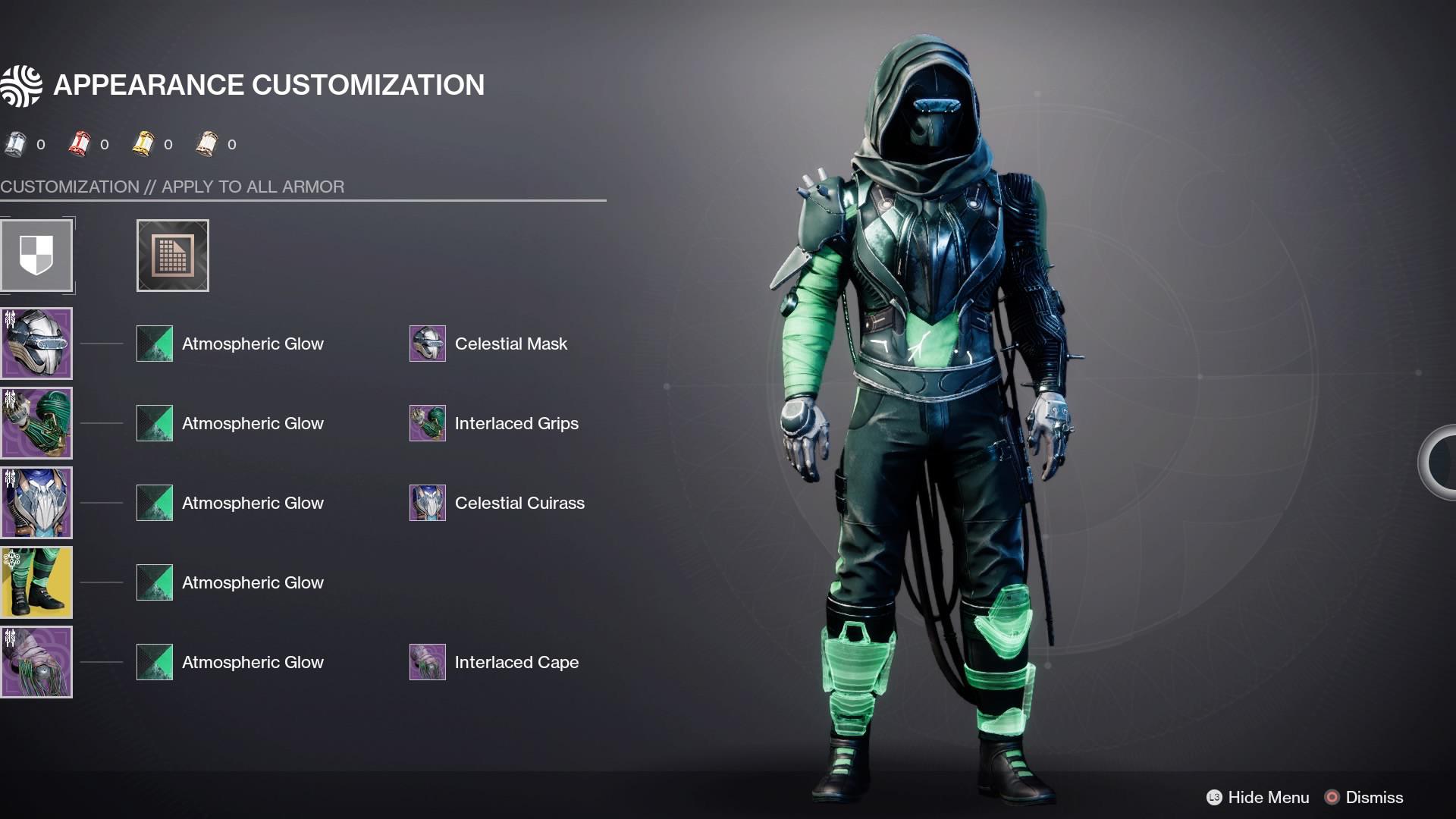Open the helmet Atmospheric Glow shader
The width and height of the screenshot is (1456, 819).
(154, 344)
